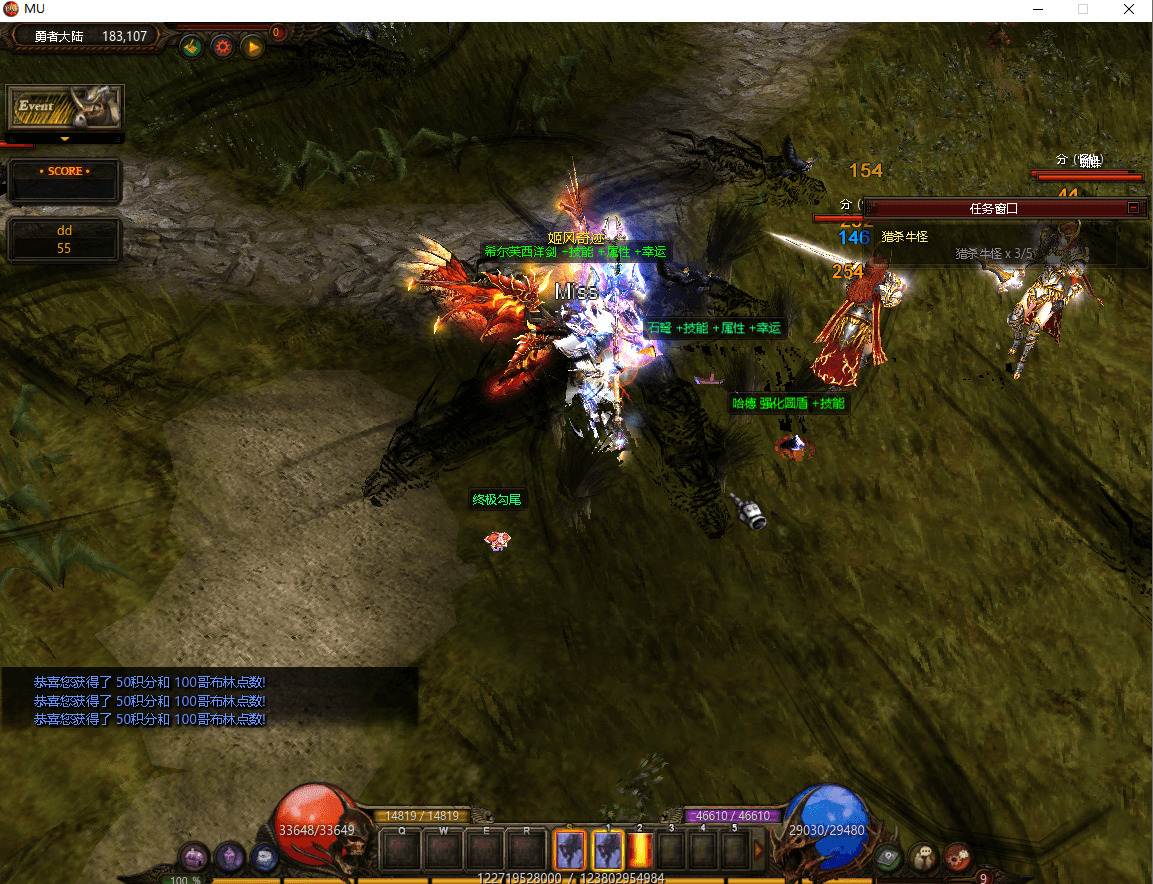
Task: Maximize the MU game window
Action: (x=1082, y=9)
